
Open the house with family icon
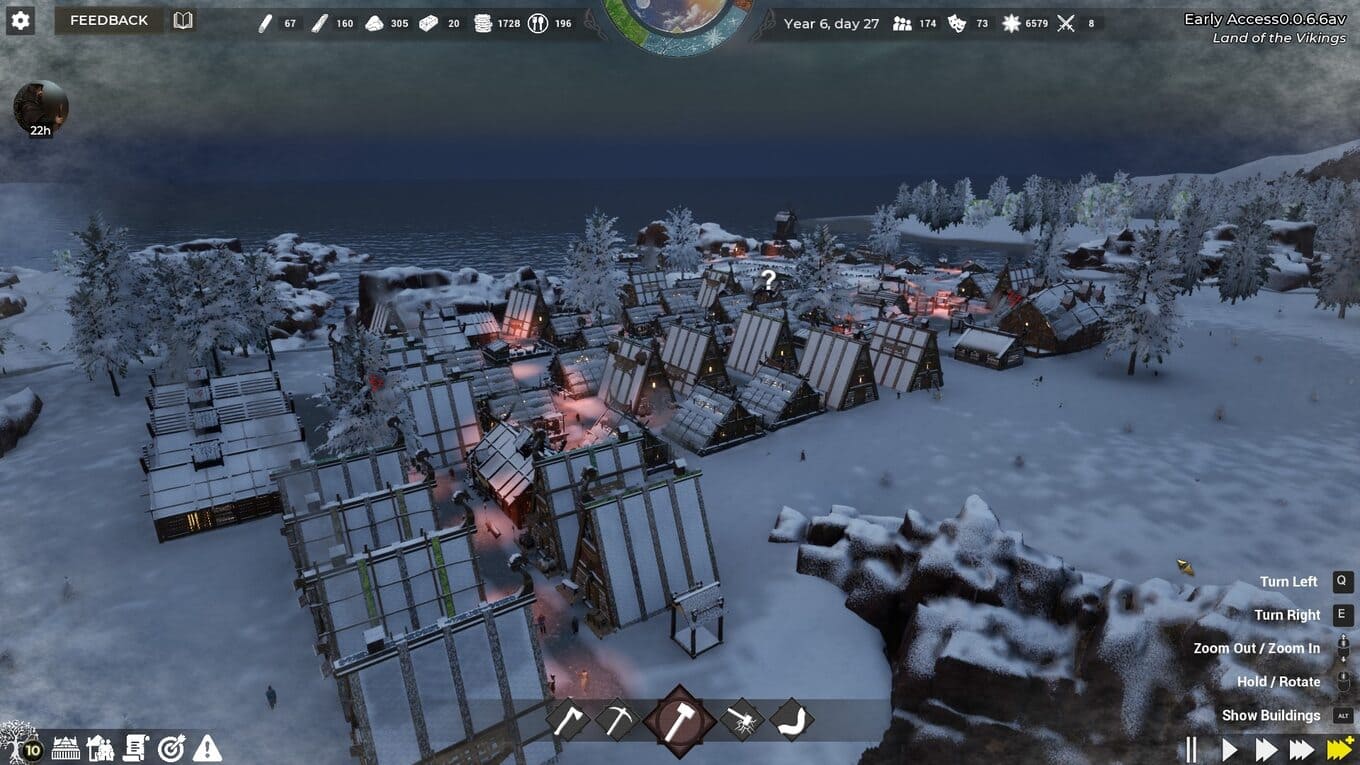click(x=100, y=747)
